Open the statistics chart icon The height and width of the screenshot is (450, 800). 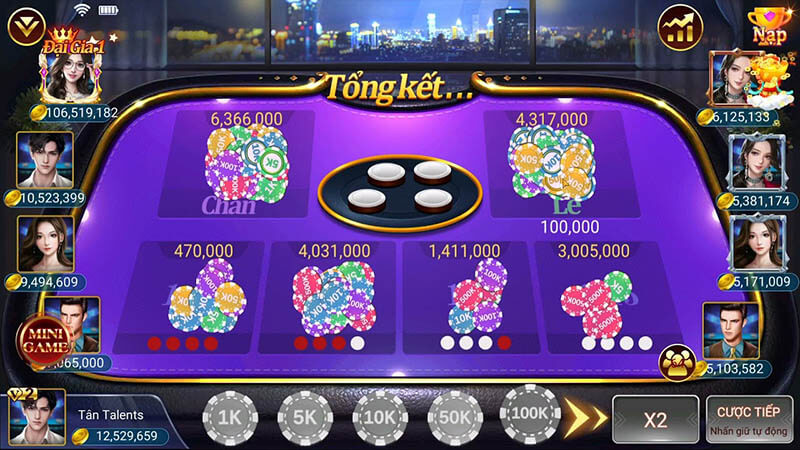point(682,28)
